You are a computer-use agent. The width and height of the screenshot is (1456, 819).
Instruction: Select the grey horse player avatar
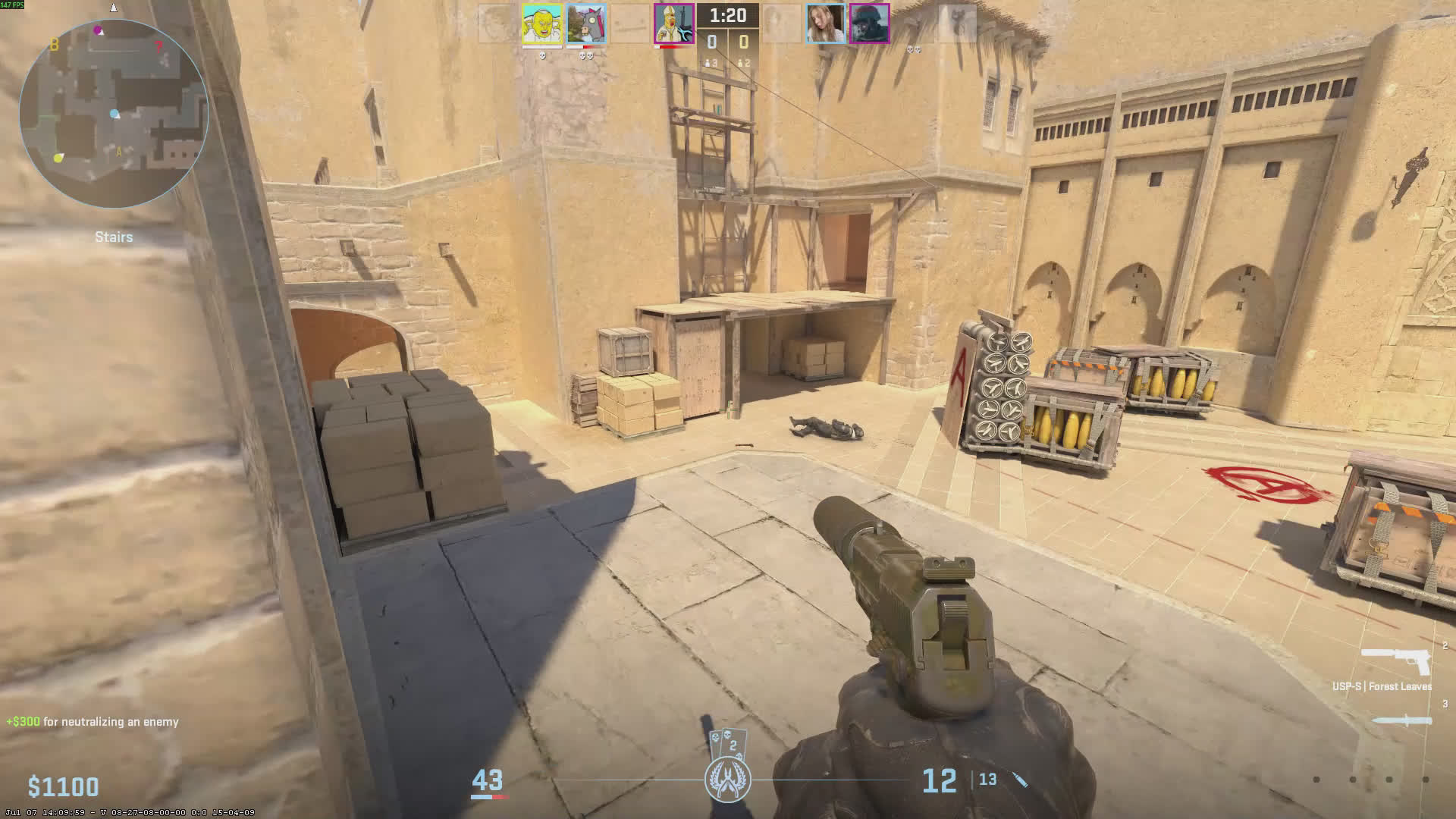(585, 24)
